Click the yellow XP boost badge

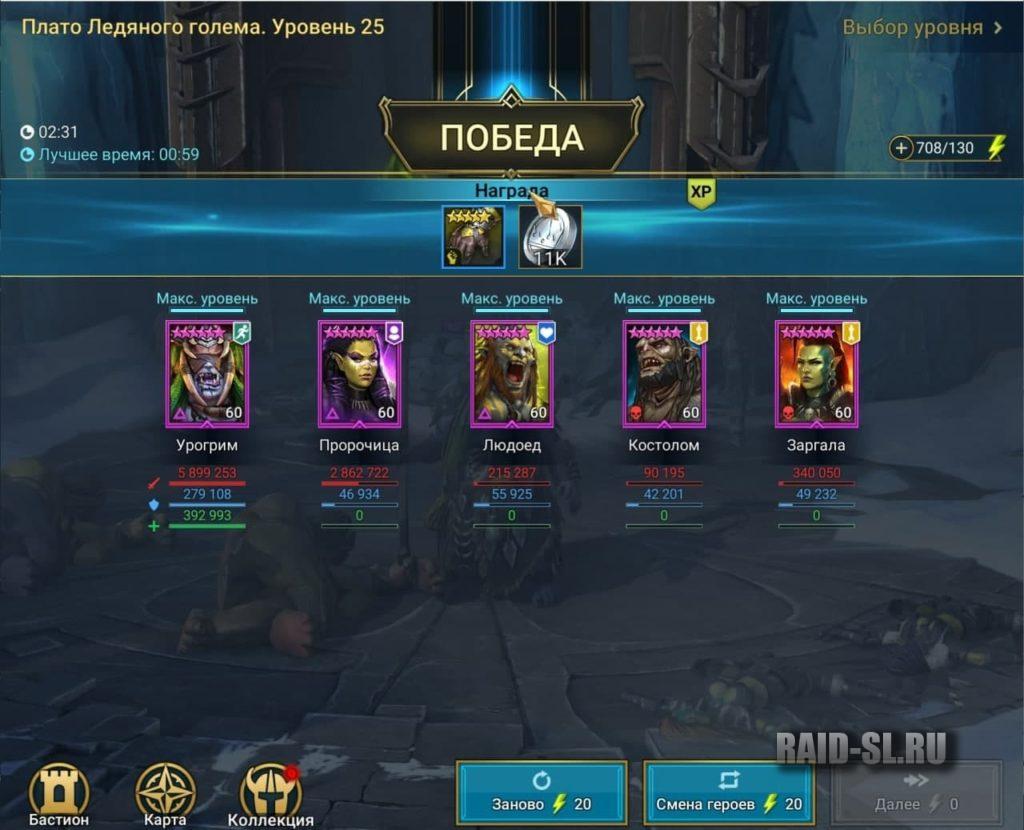click(701, 194)
